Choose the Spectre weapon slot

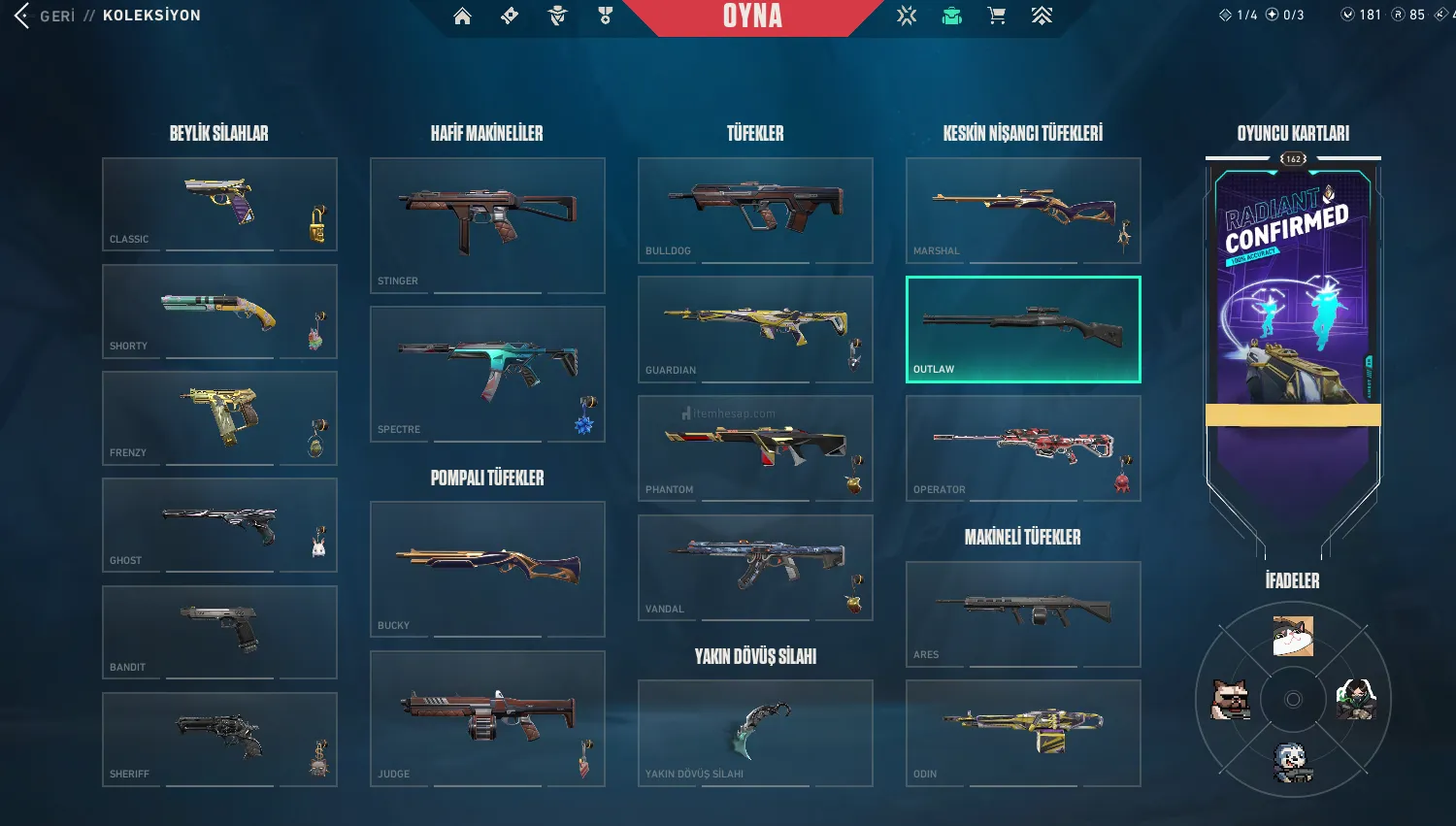click(487, 374)
